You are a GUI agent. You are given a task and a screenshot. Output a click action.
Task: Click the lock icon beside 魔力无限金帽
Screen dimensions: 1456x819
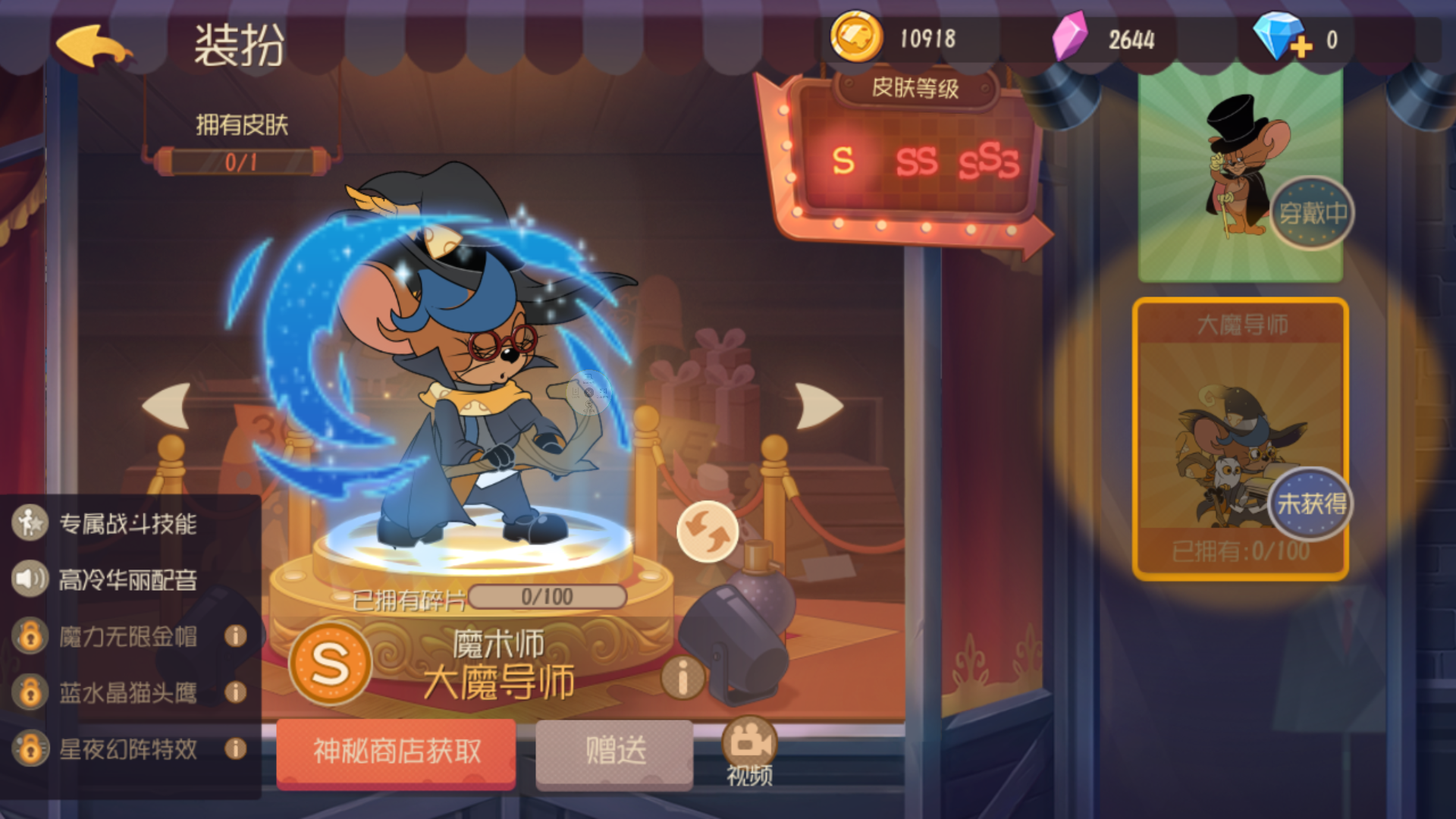(x=29, y=637)
